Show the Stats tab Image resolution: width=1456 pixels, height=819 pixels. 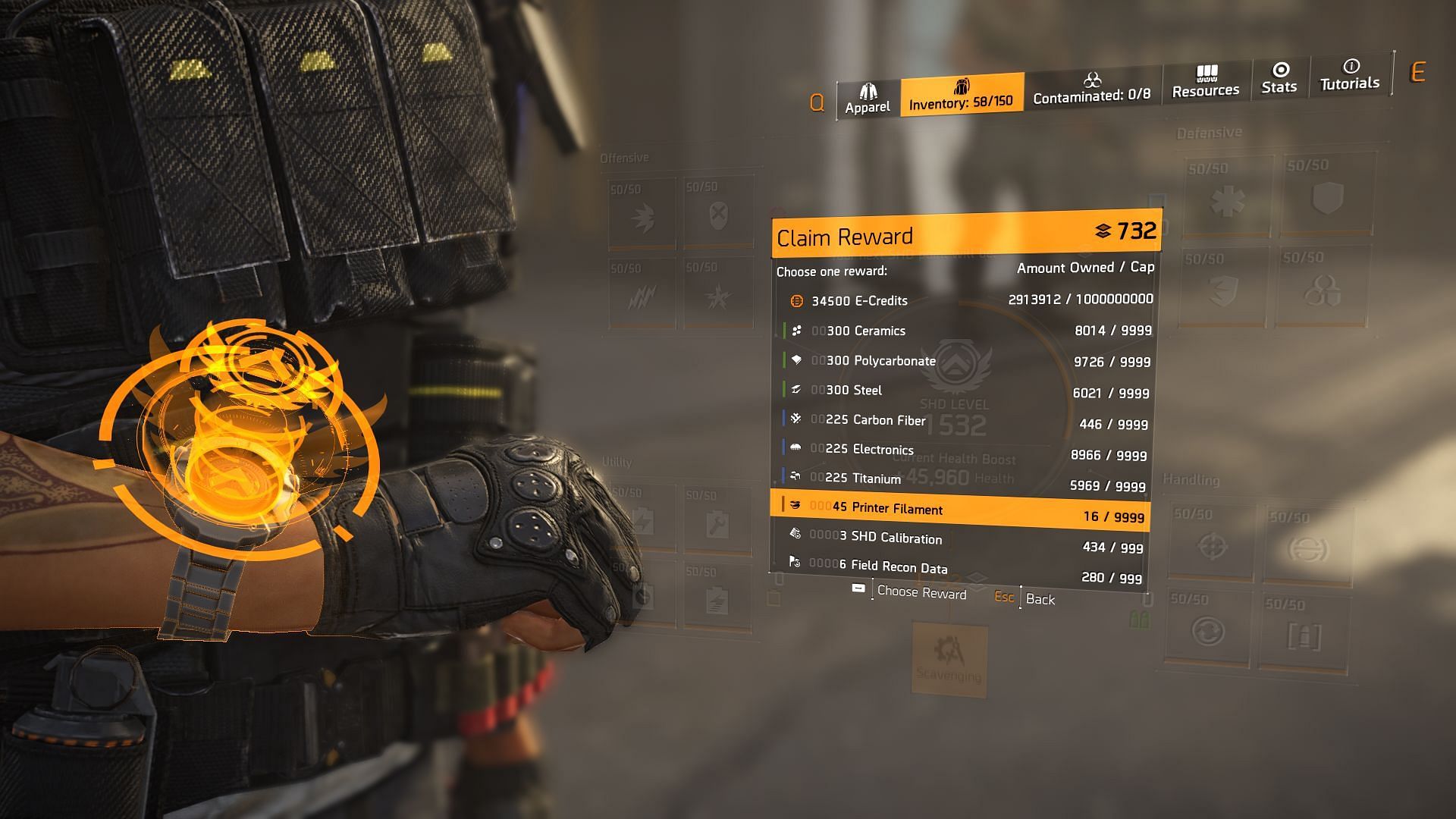pyautogui.click(x=1279, y=79)
